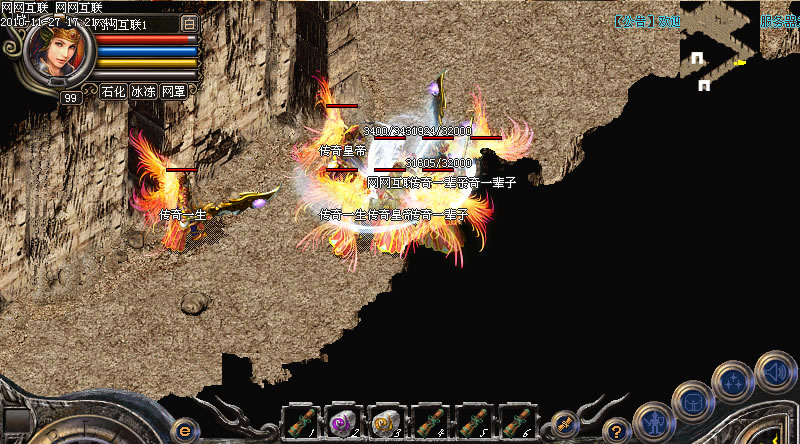Use the gold swirl item in slot 3
This screenshot has width=800, height=444.
tap(386, 420)
